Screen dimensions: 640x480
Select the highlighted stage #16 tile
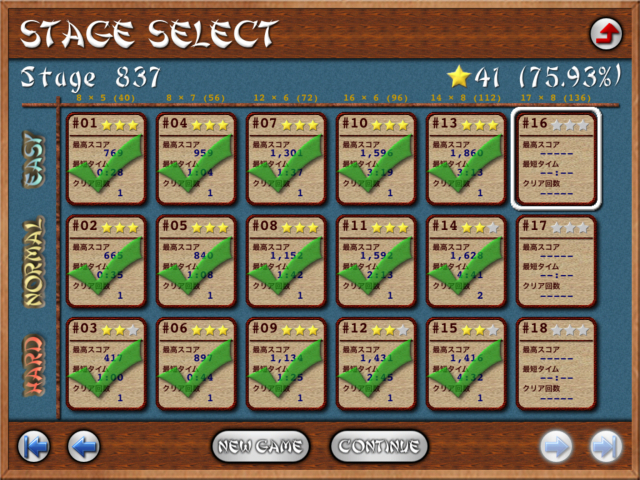(557, 159)
